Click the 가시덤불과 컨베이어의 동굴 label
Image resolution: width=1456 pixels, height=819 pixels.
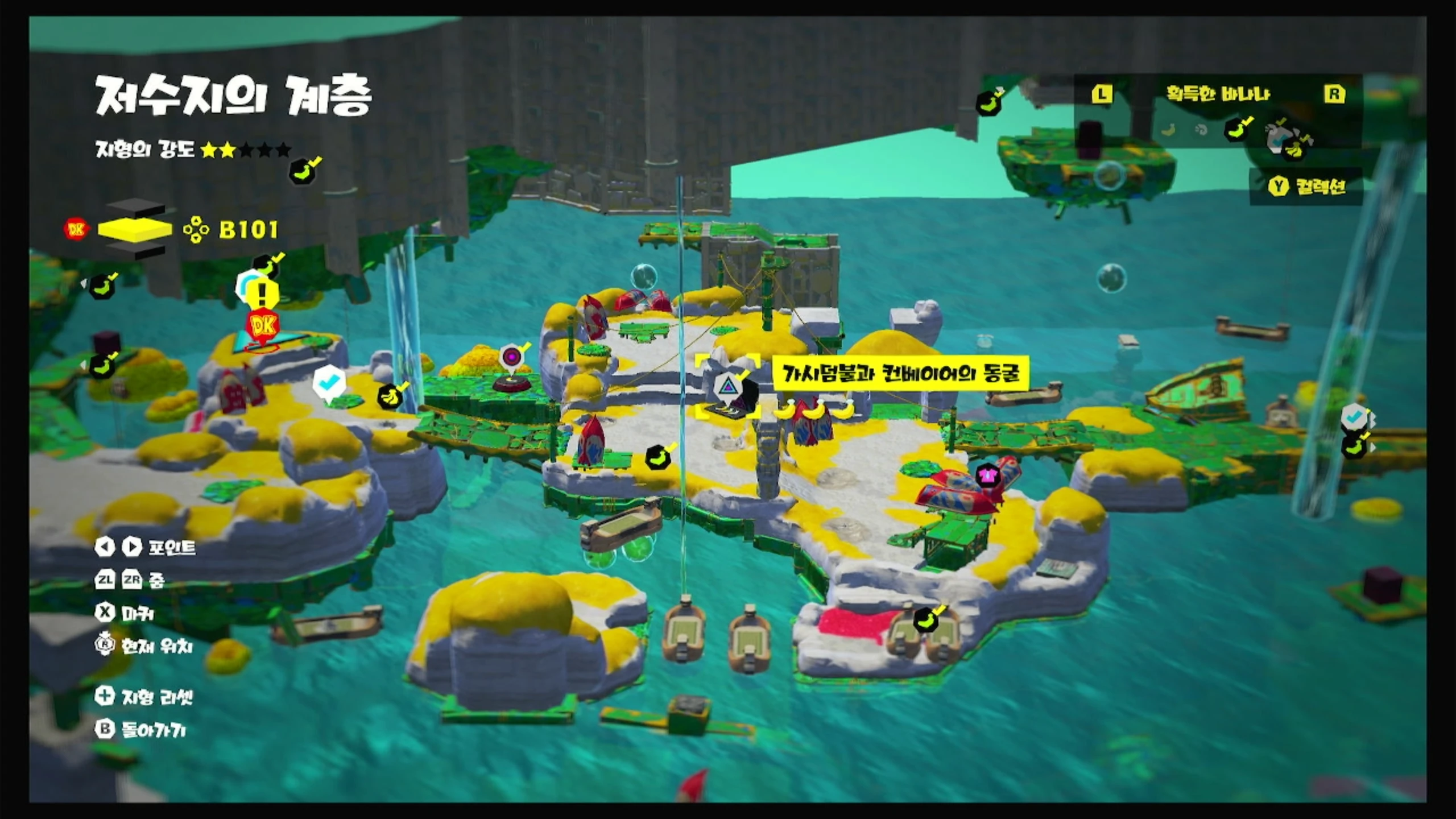[900, 374]
